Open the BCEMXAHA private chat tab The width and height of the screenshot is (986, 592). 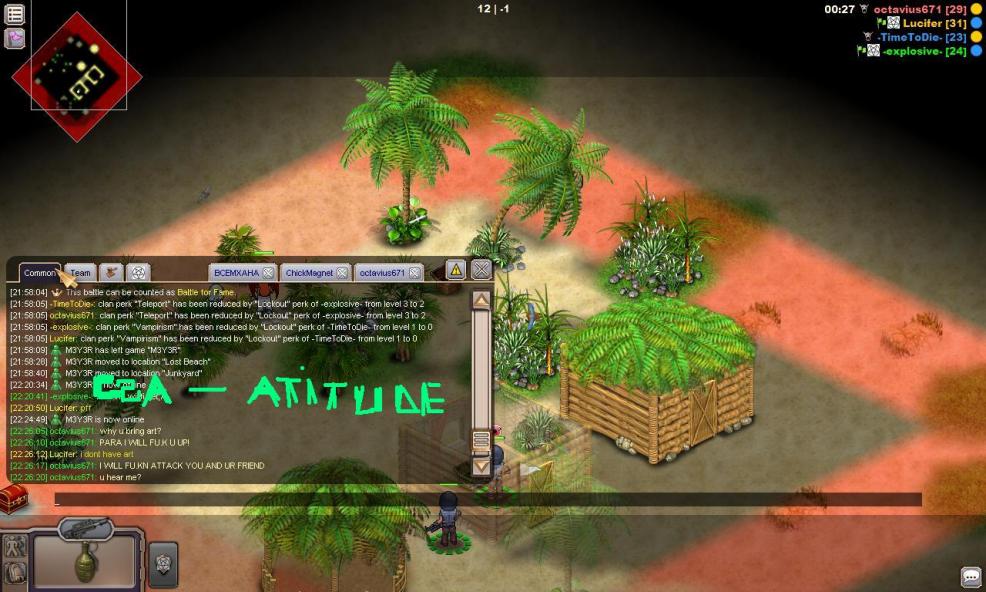tap(236, 273)
